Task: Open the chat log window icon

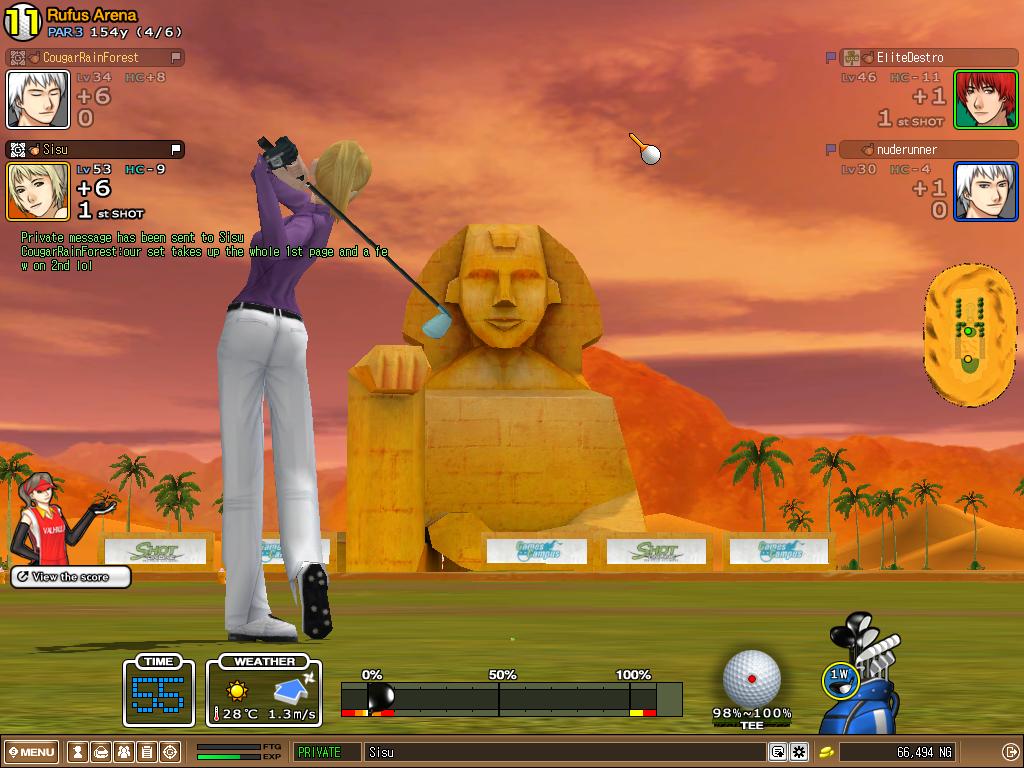Action: click(x=777, y=752)
